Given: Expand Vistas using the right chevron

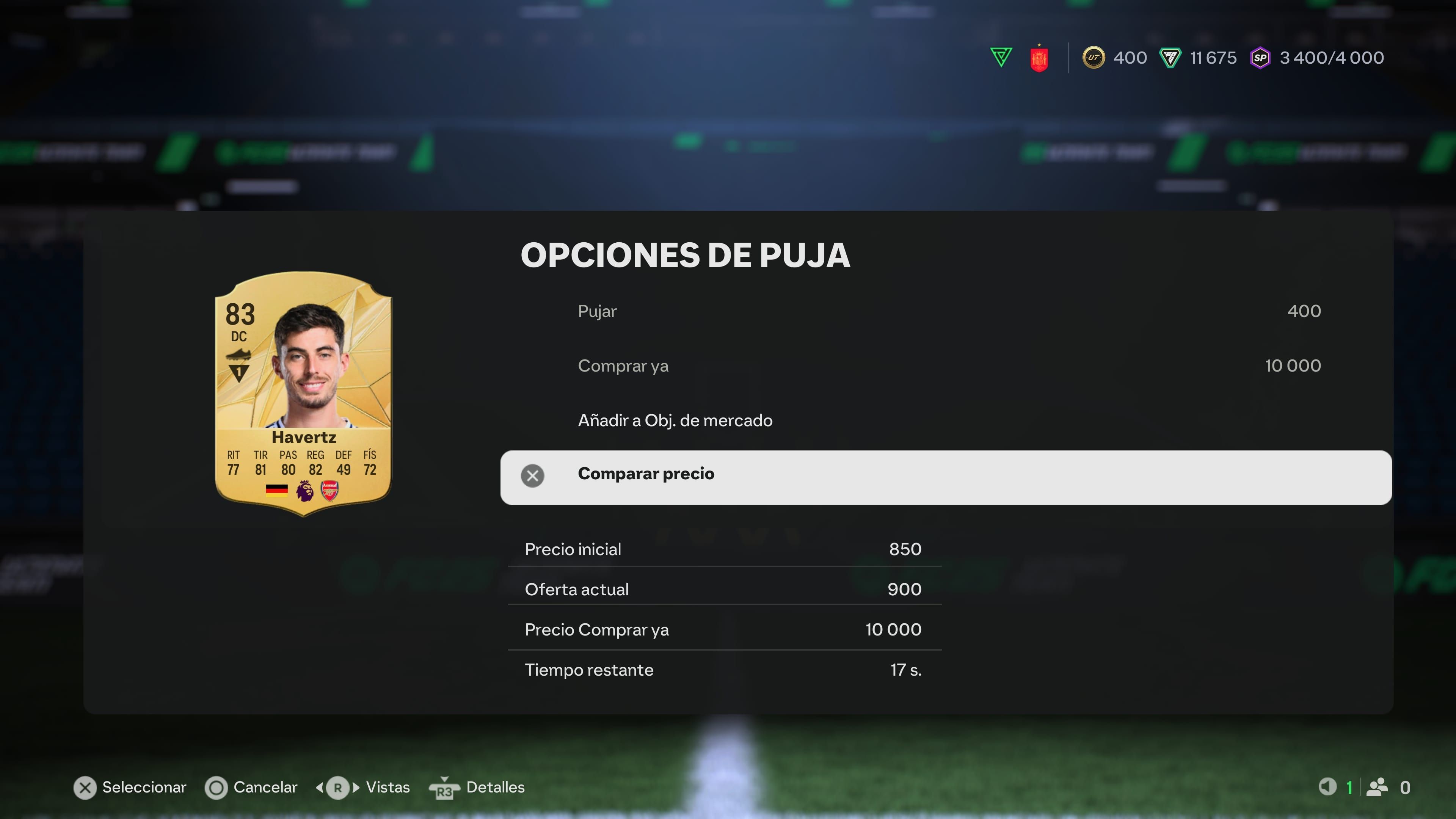Looking at the screenshot, I should click(x=356, y=787).
